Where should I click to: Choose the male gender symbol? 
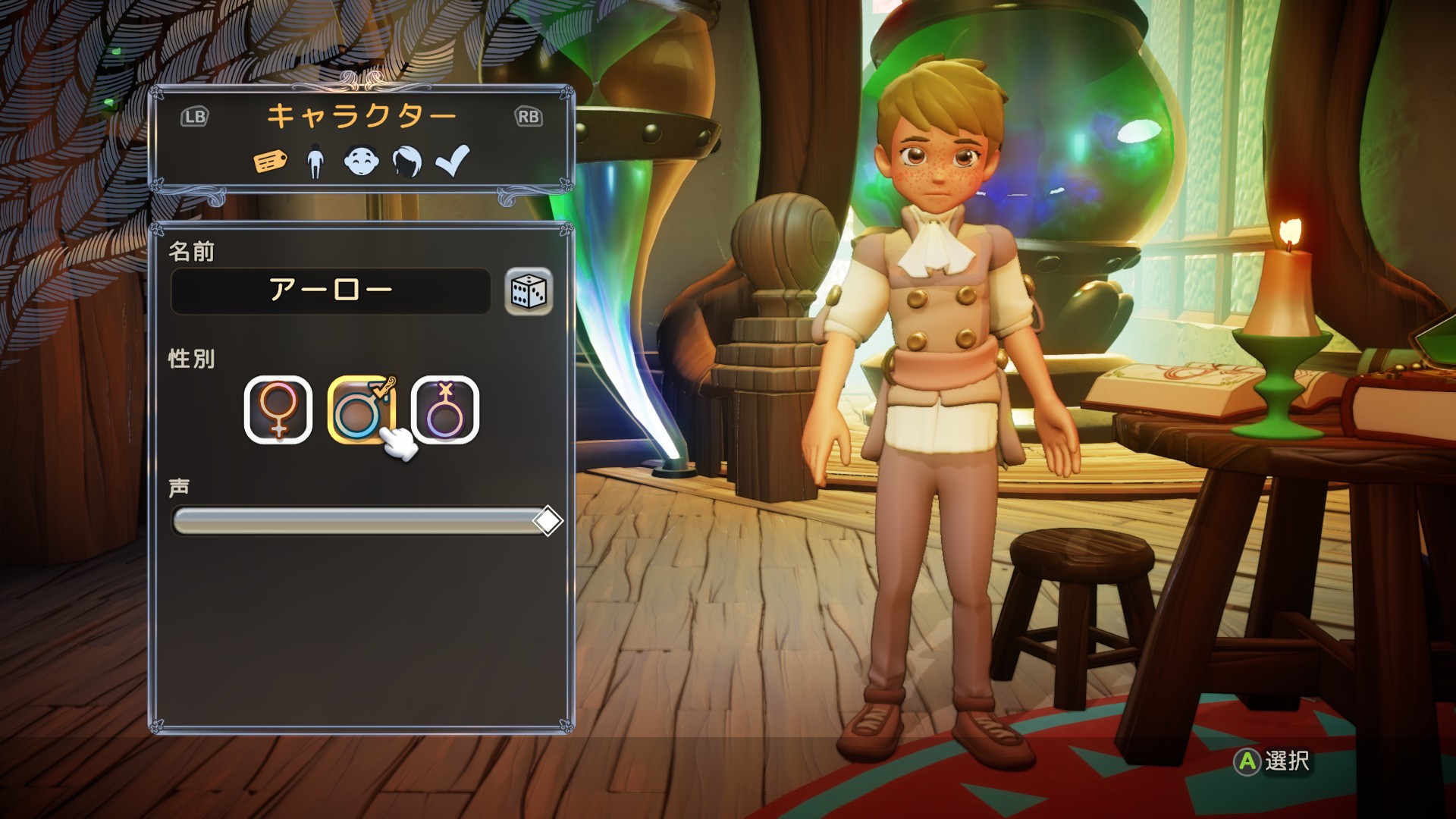point(362,409)
